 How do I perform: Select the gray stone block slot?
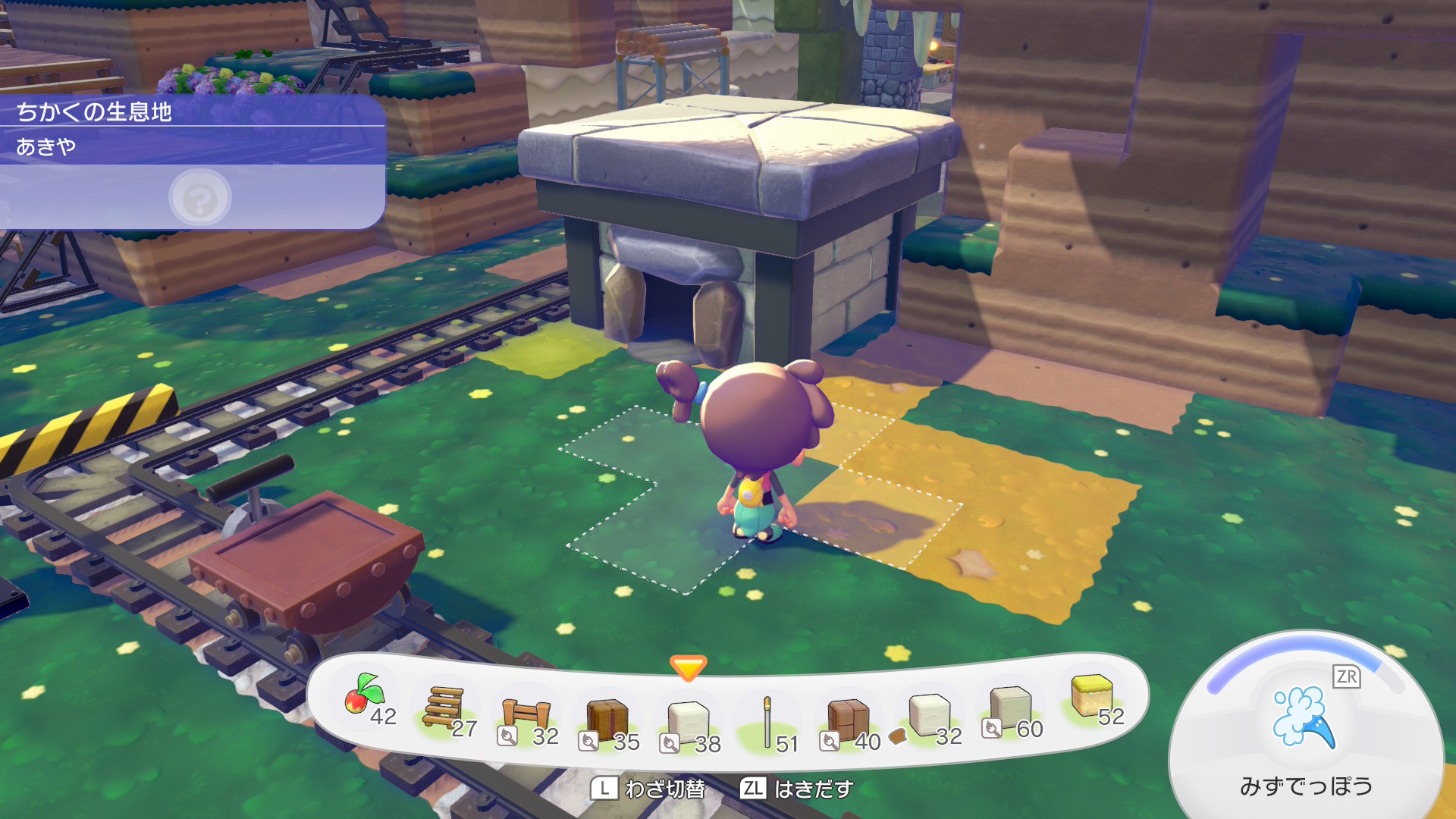pyautogui.click(x=1010, y=707)
